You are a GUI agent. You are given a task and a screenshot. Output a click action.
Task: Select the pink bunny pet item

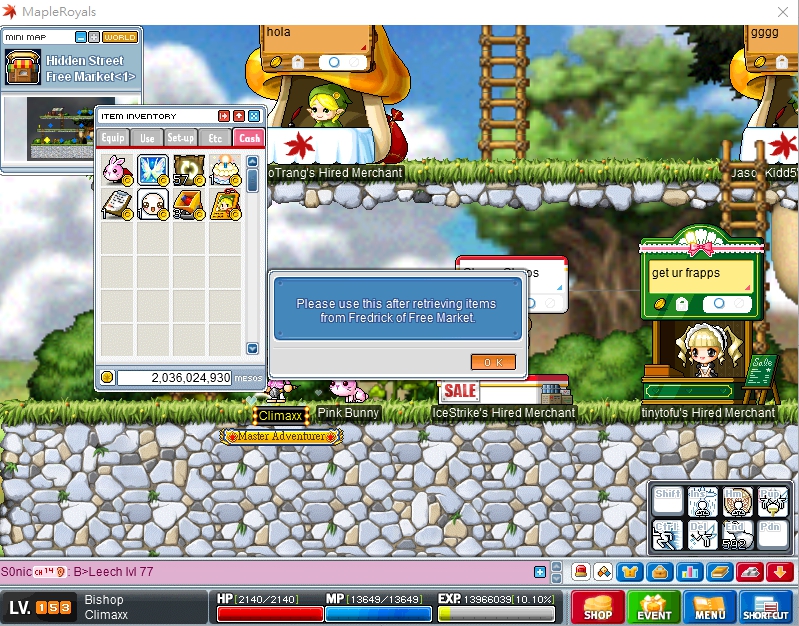[116, 170]
